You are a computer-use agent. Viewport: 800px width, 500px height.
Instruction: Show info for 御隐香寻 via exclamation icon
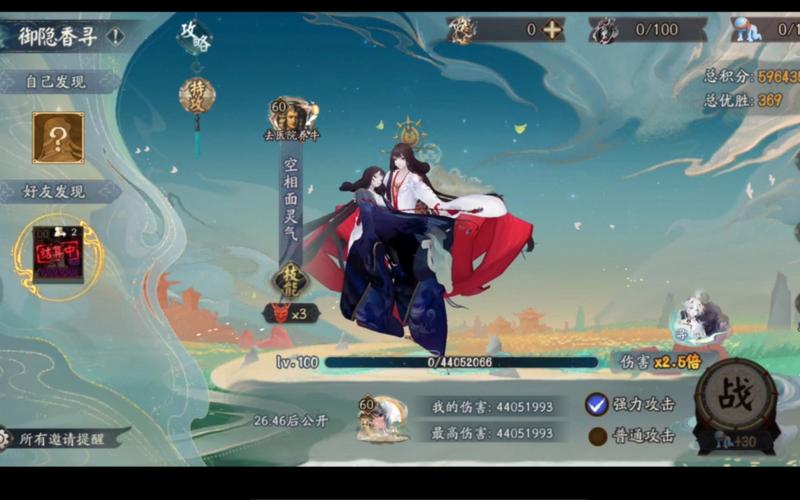[116, 37]
